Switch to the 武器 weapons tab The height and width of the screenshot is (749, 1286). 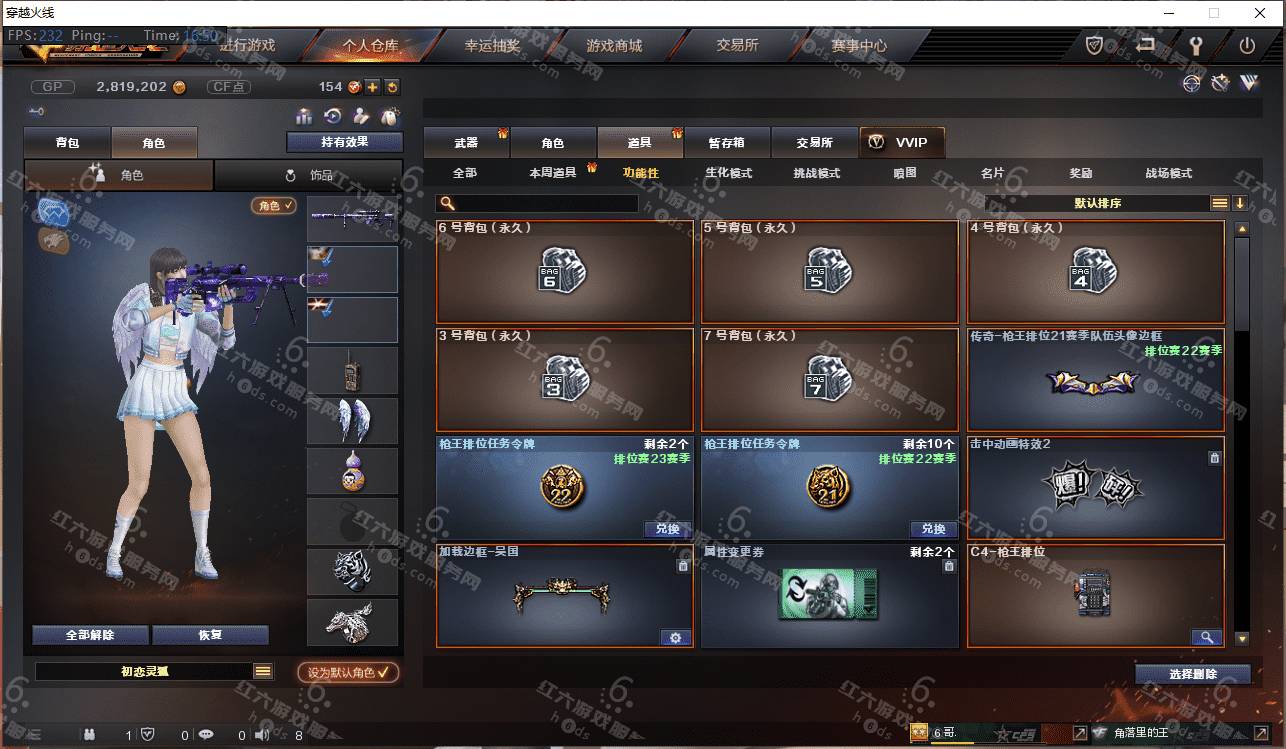(466, 143)
